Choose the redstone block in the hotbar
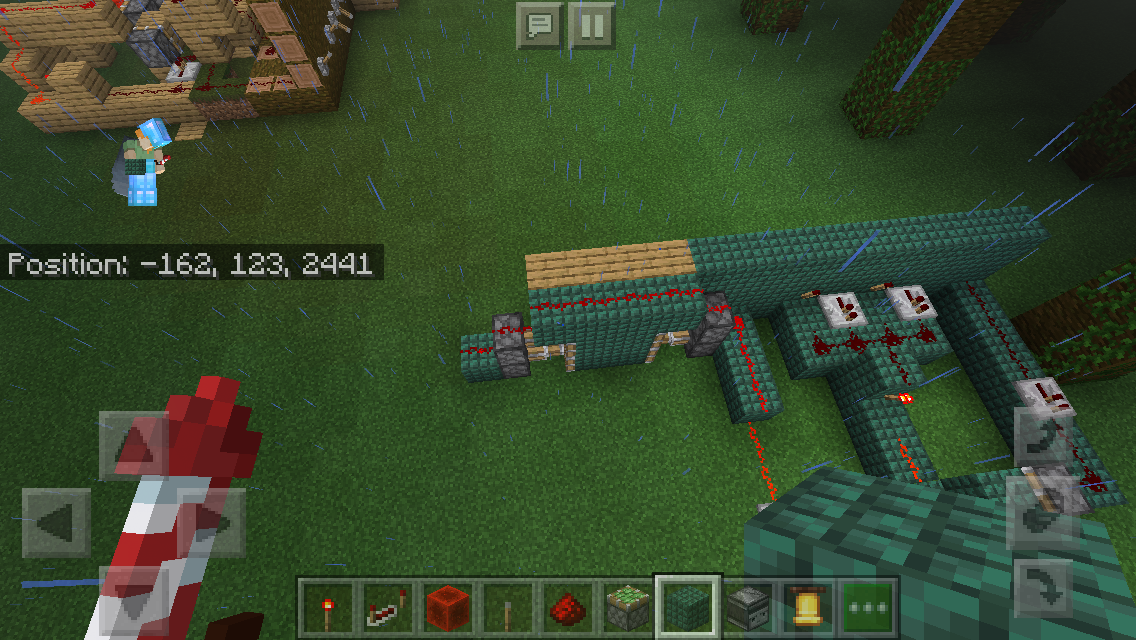Viewport: 1136px width, 640px height. [x=447, y=606]
